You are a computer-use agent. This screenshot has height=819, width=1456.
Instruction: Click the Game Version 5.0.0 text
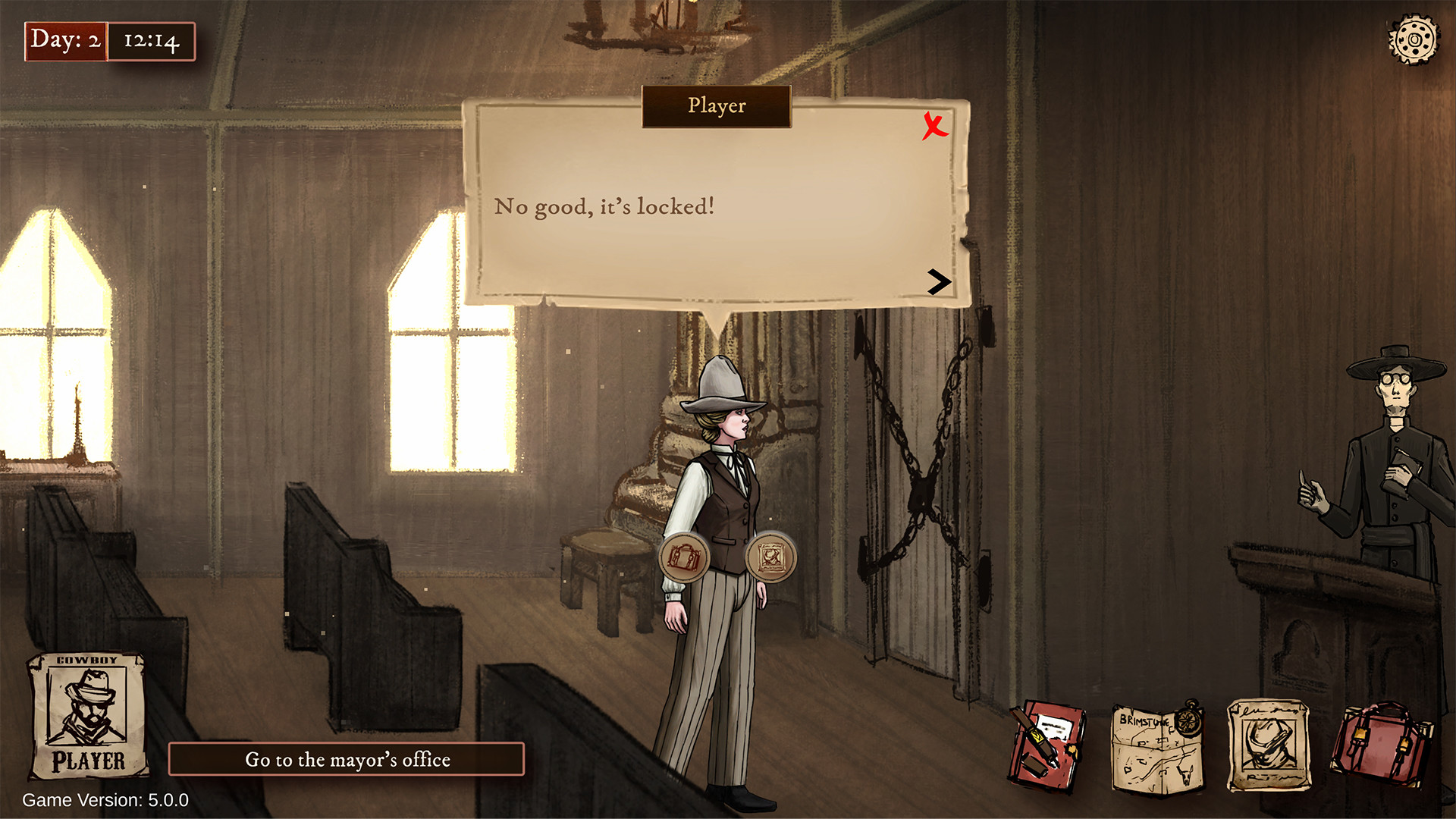104,799
